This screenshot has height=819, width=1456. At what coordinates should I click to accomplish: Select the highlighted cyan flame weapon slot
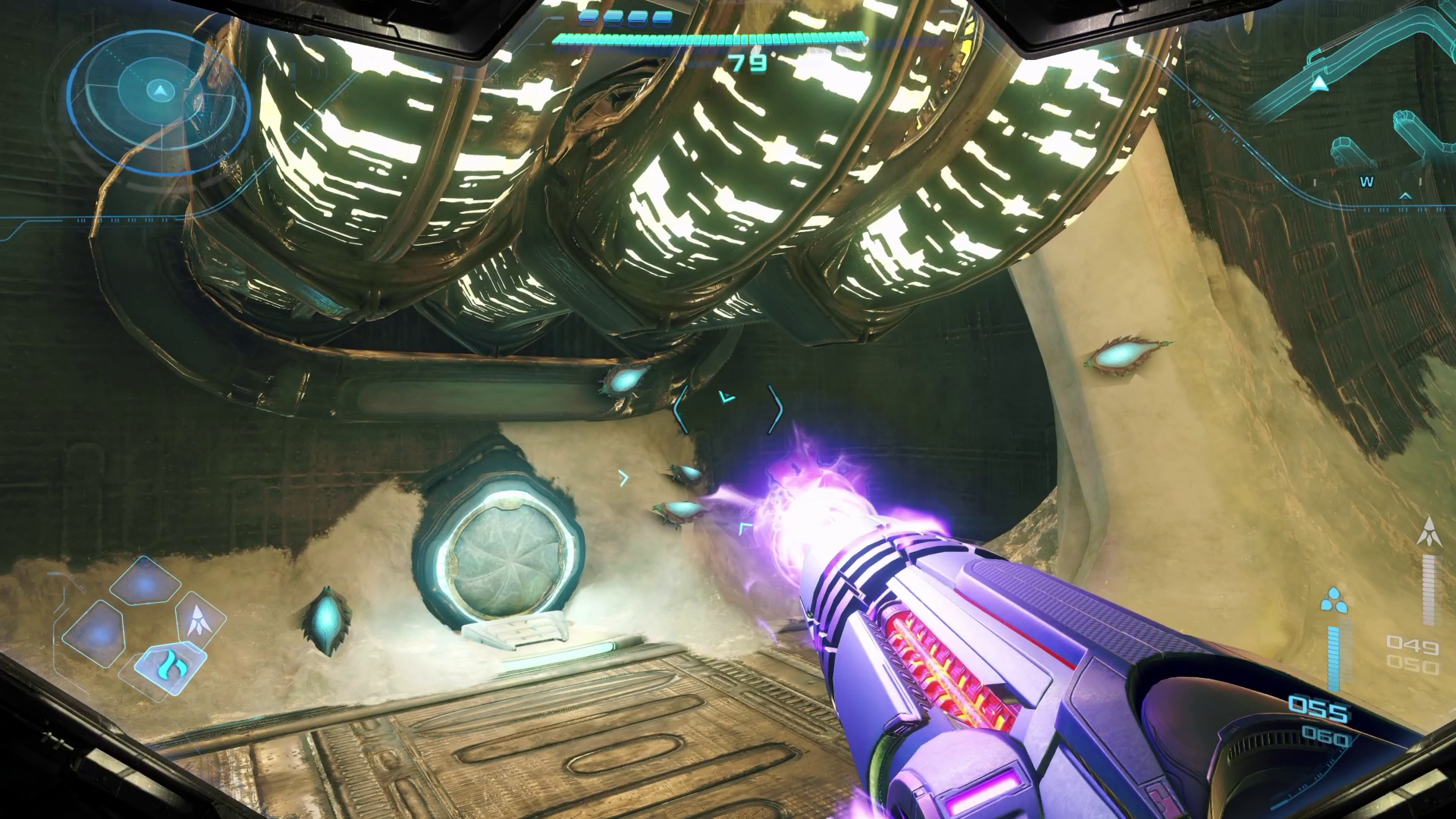click(x=168, y=667)
